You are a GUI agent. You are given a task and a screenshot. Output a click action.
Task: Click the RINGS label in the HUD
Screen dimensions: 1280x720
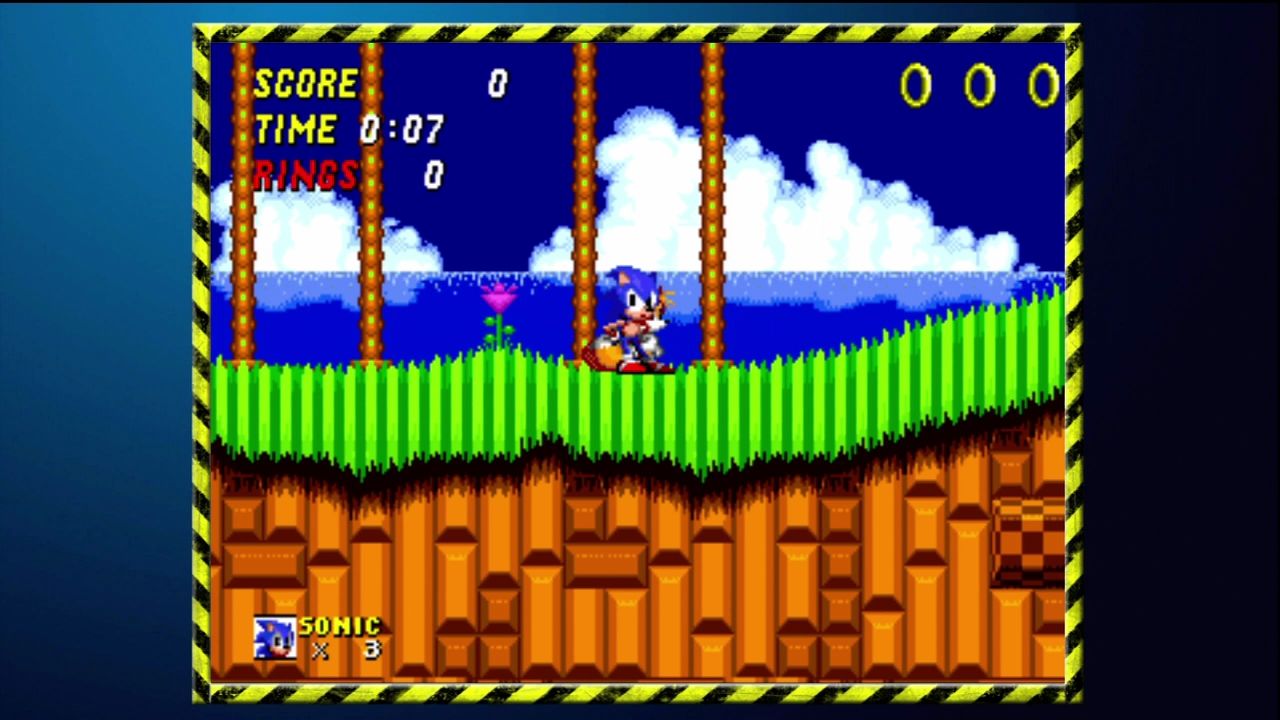305,174
